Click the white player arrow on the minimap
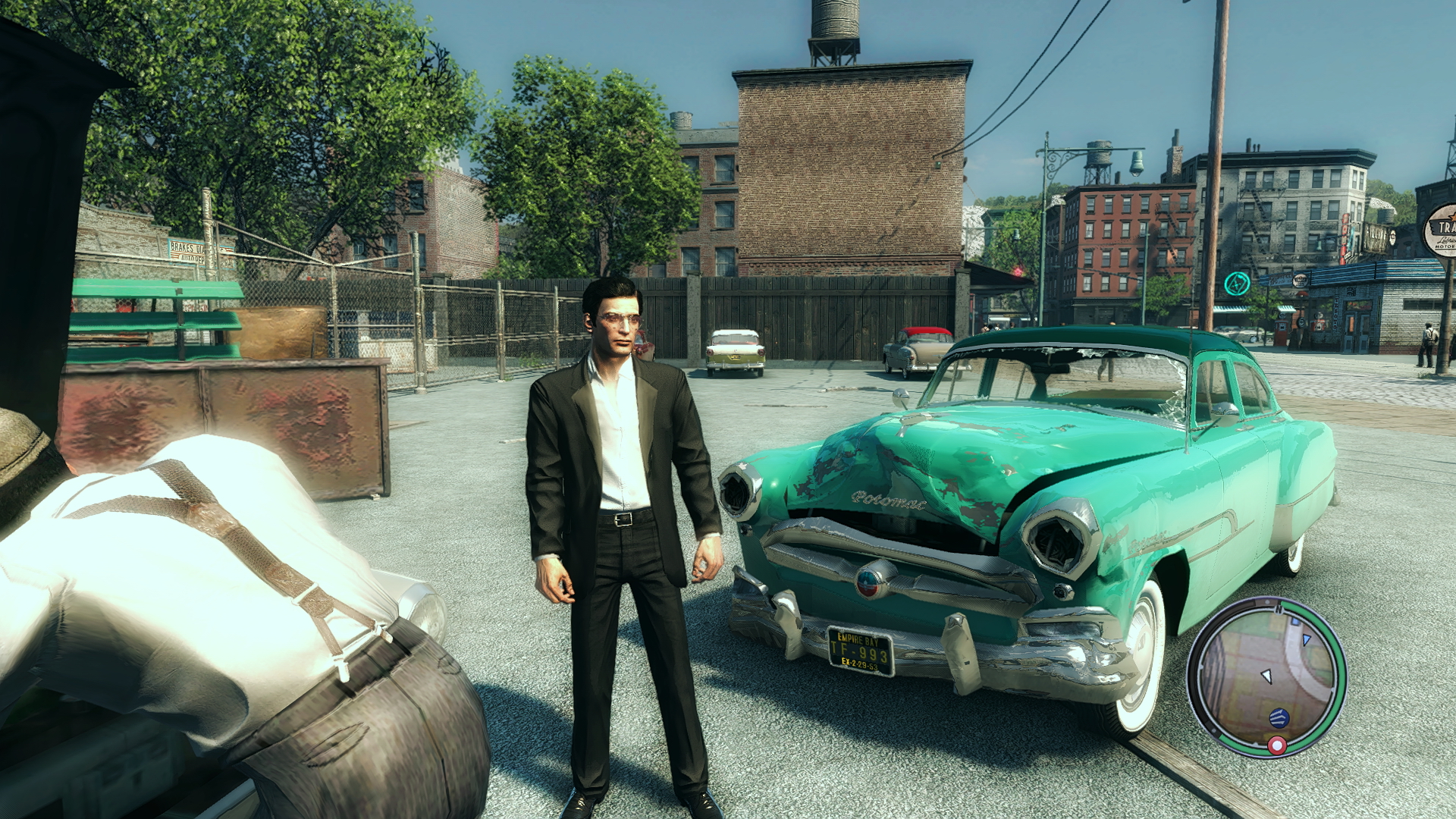 (1266, 676)
